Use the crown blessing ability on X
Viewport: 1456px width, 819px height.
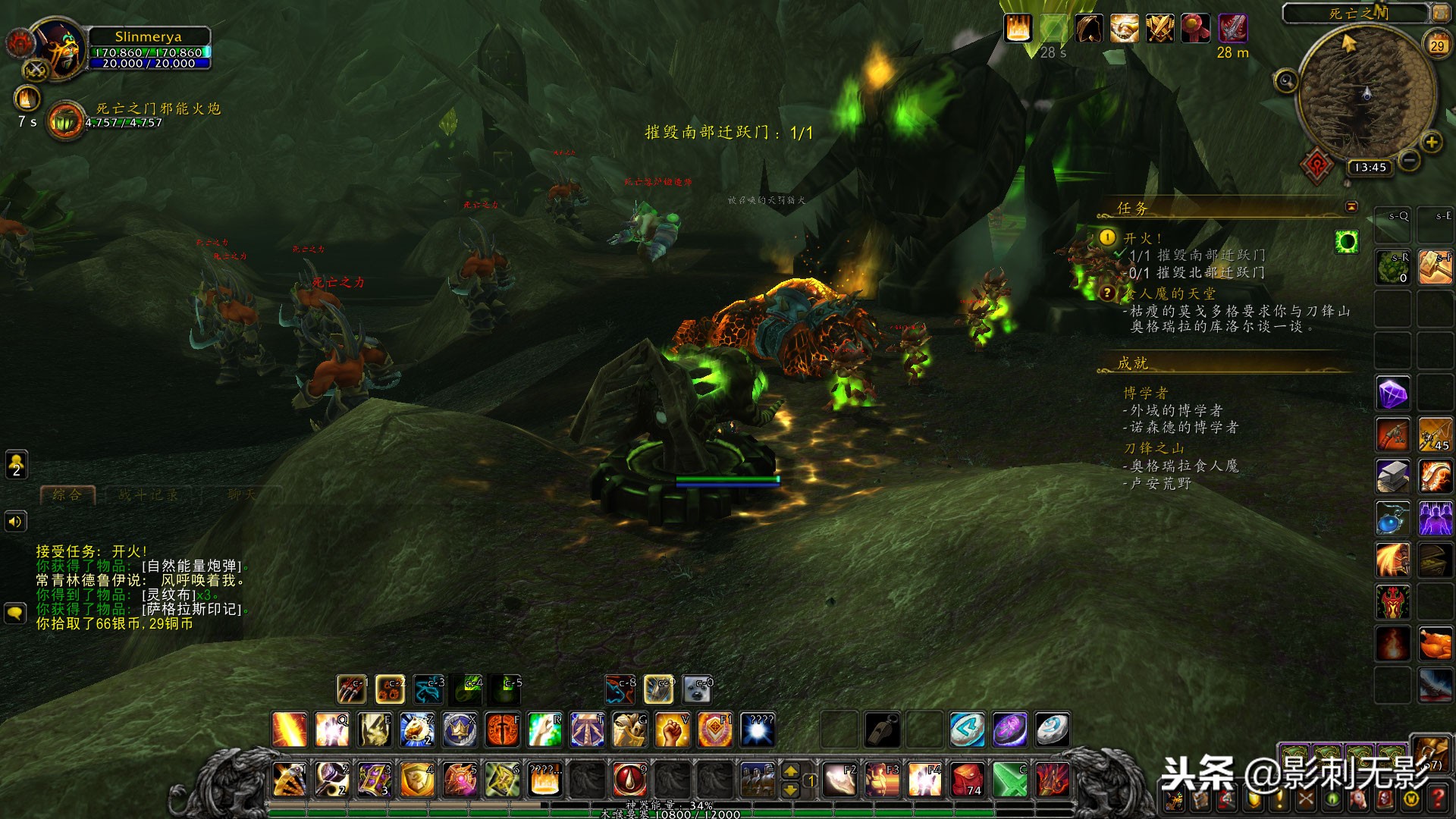460,730
